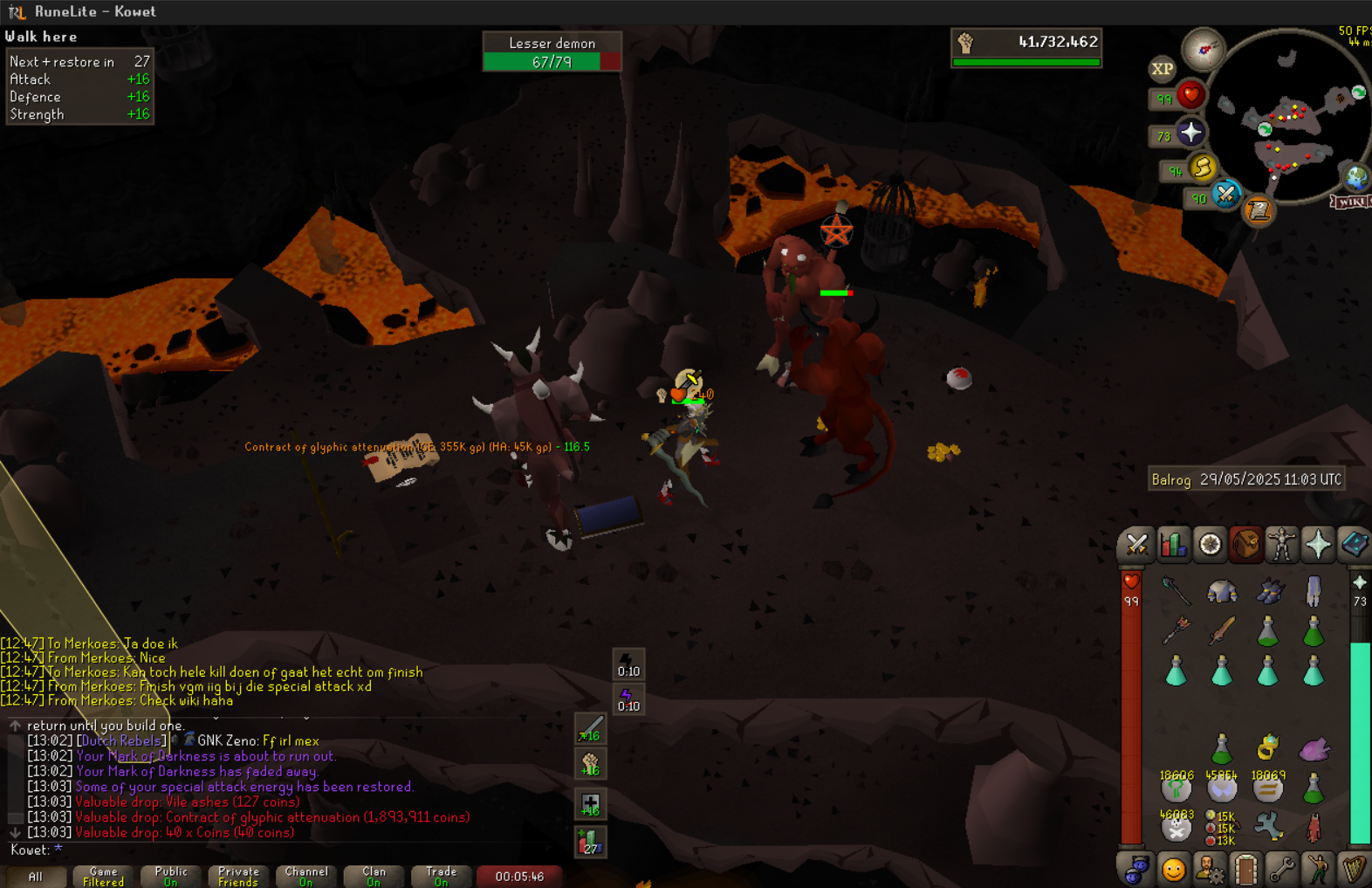Open the Settings wrench tab
The height and width of the screenshot is (888, 1372).
(x=1281, y=870)
